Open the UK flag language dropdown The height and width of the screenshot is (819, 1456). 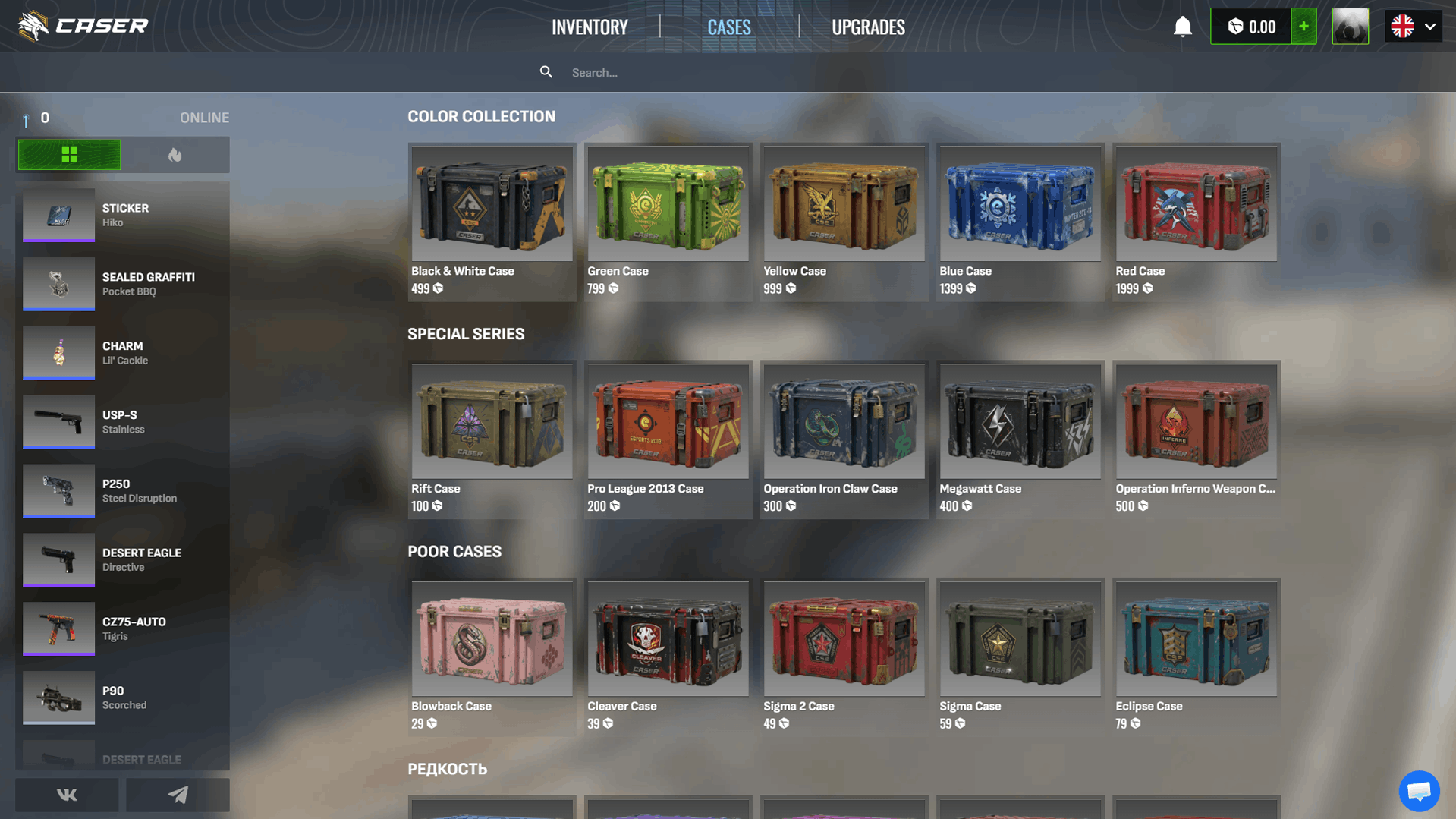click(x=1402, y=26)
